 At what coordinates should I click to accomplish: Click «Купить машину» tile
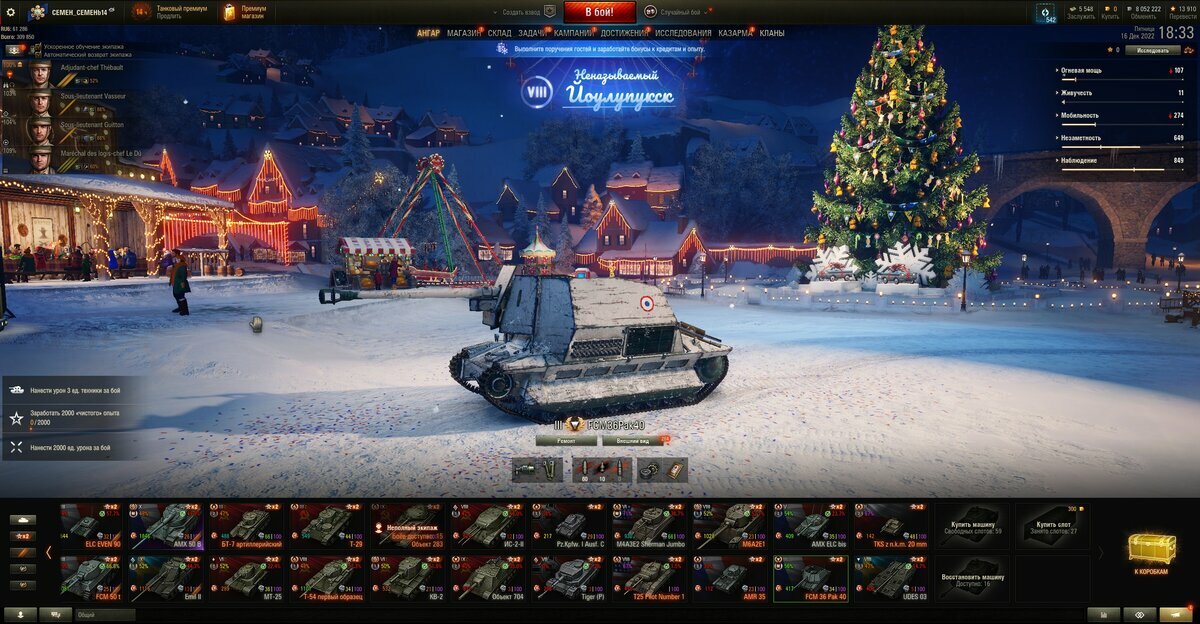tap(971, 525)
